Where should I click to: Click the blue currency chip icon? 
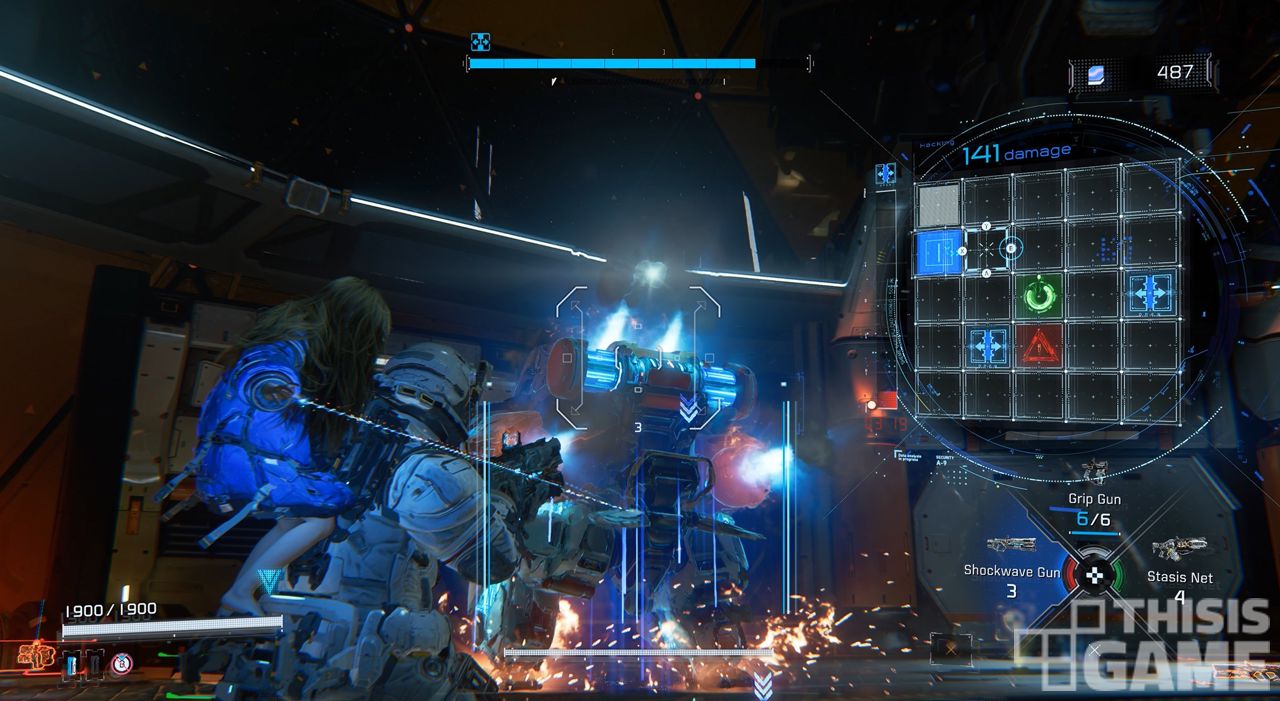[1096, 73]
